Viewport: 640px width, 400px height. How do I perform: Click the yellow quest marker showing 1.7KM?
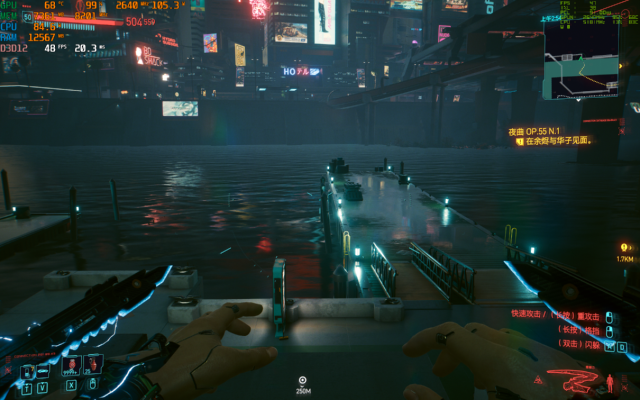click(x=625, y=247)
